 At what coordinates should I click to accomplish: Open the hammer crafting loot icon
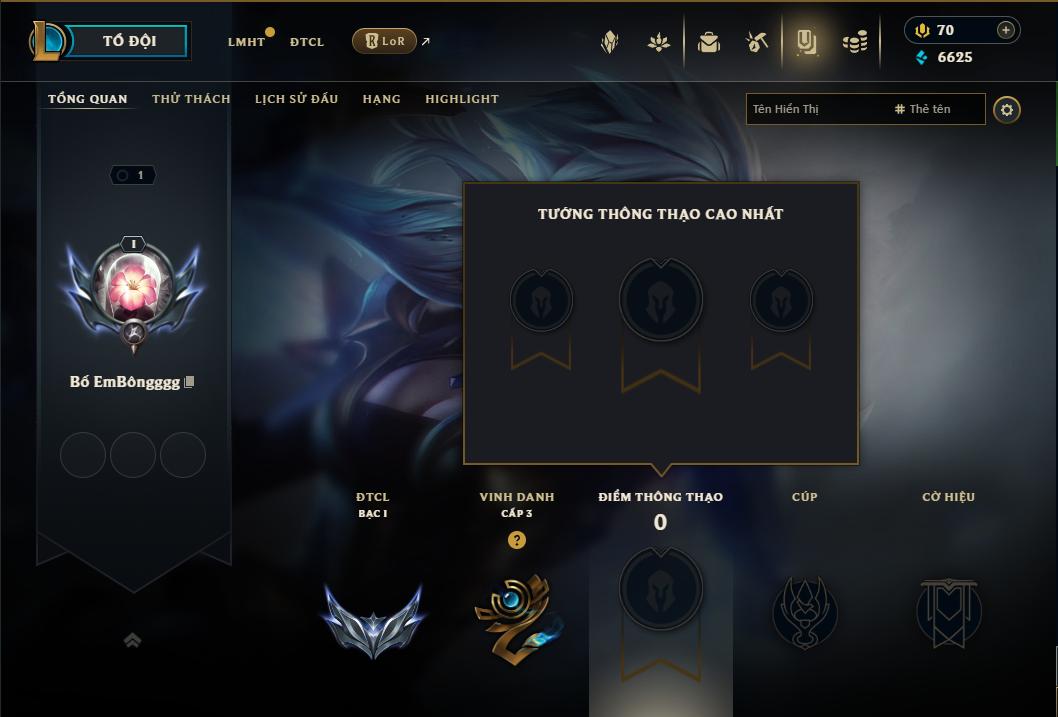[x=757, y=42]
